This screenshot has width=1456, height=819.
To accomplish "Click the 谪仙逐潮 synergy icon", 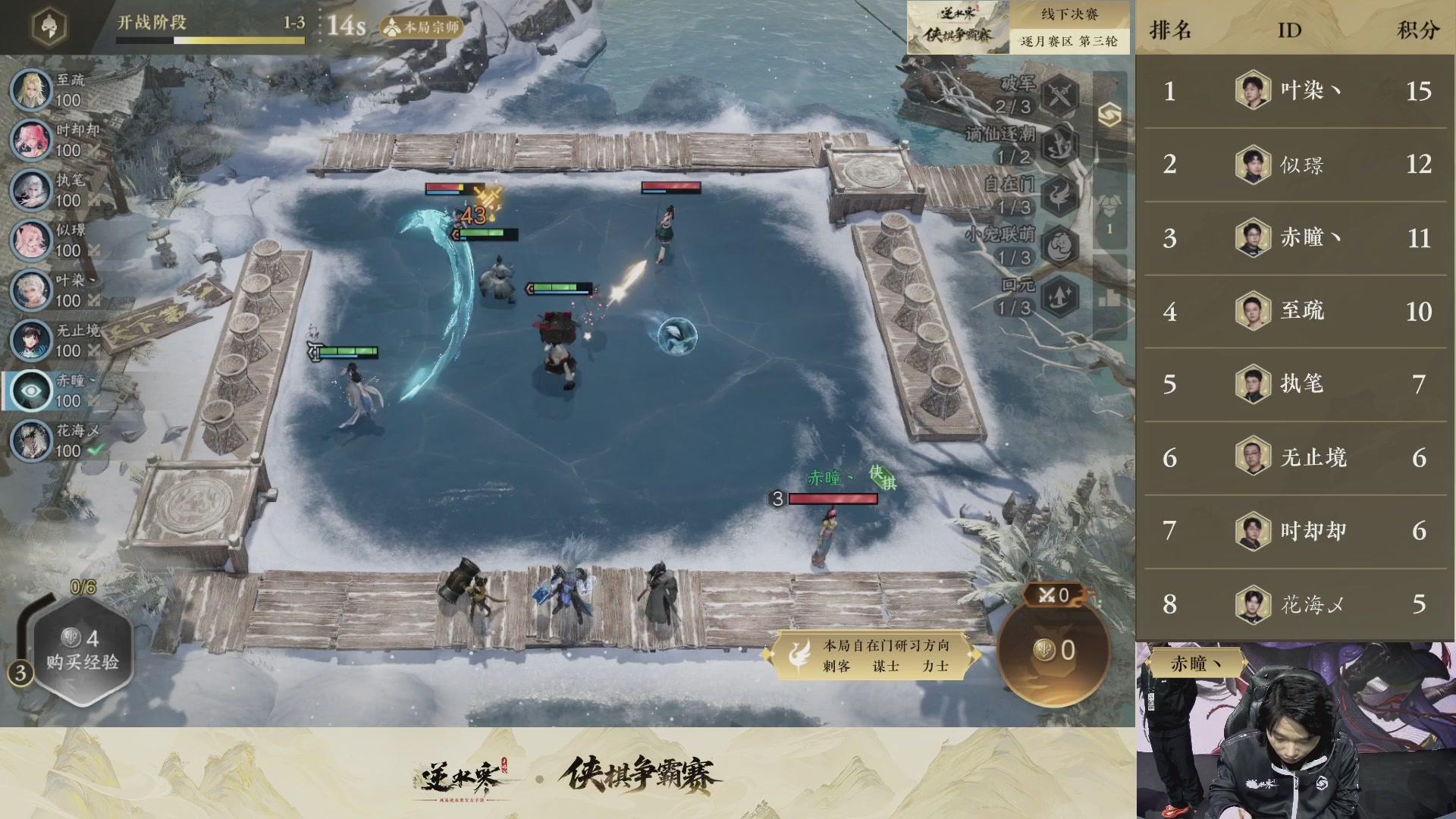I will tap(1058, 147).
